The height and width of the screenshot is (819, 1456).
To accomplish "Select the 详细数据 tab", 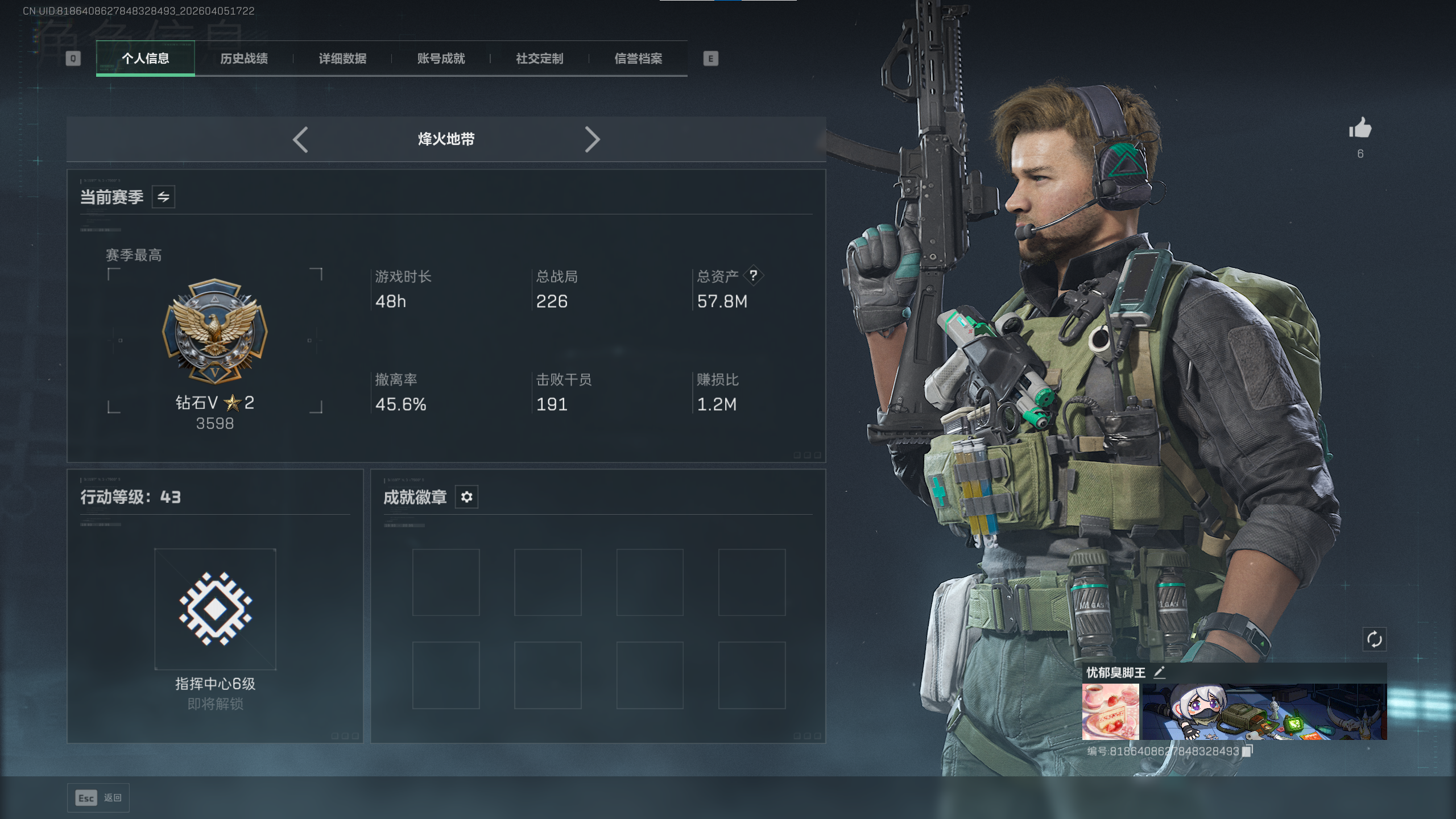I will point(342,59).
